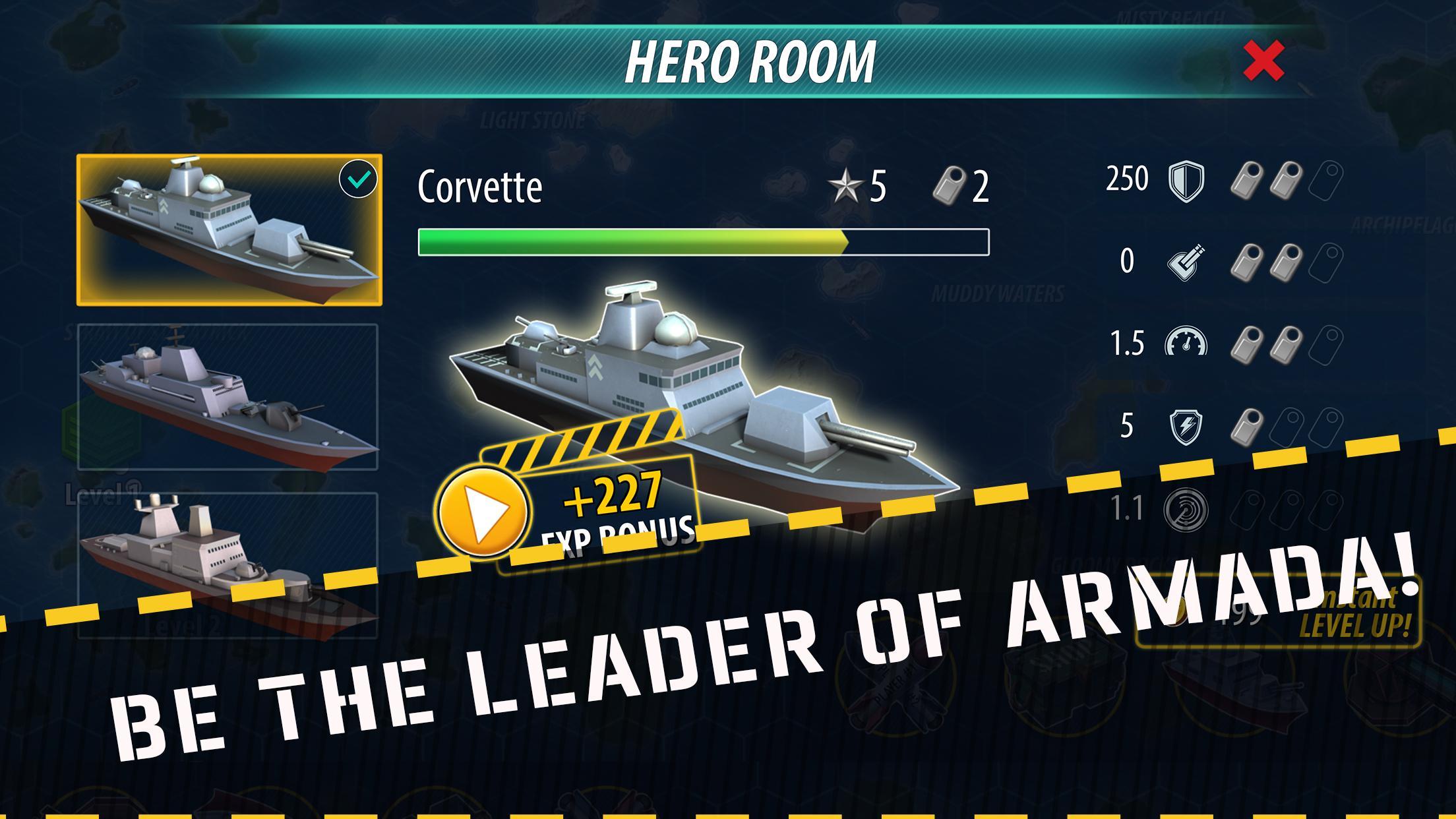The image size is (1456, 819).
Task: Tap the lightning shield stat icon
Action: click(1186, 427)
